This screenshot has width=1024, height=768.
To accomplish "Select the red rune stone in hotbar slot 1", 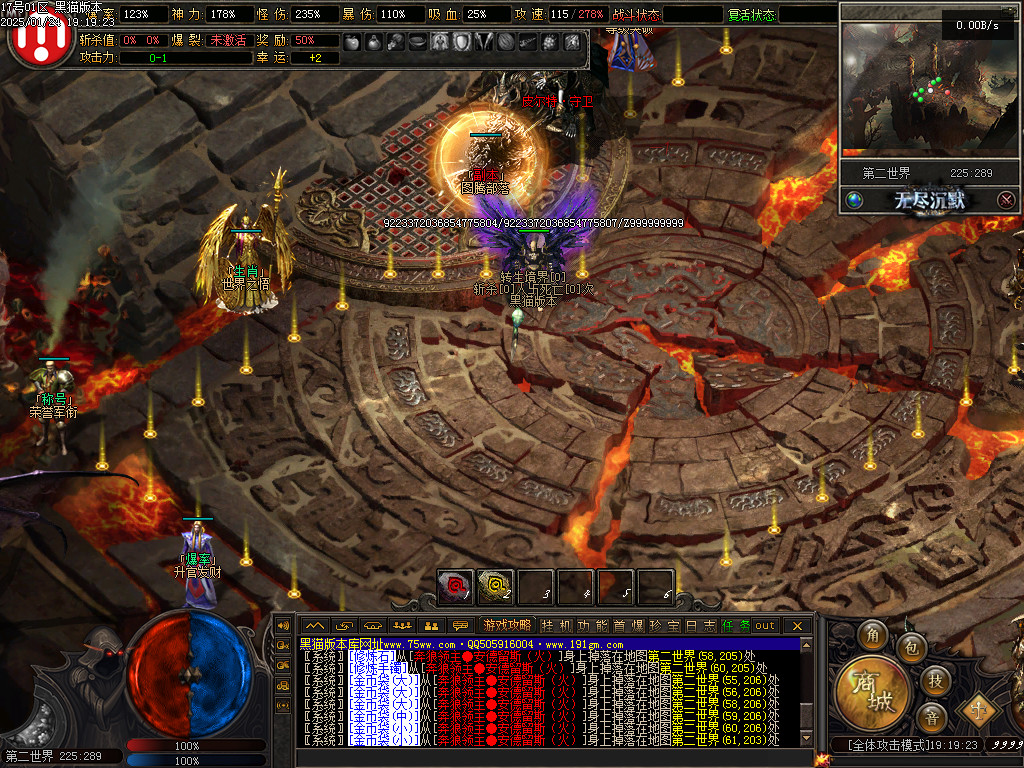I will [x=455, y=587].
